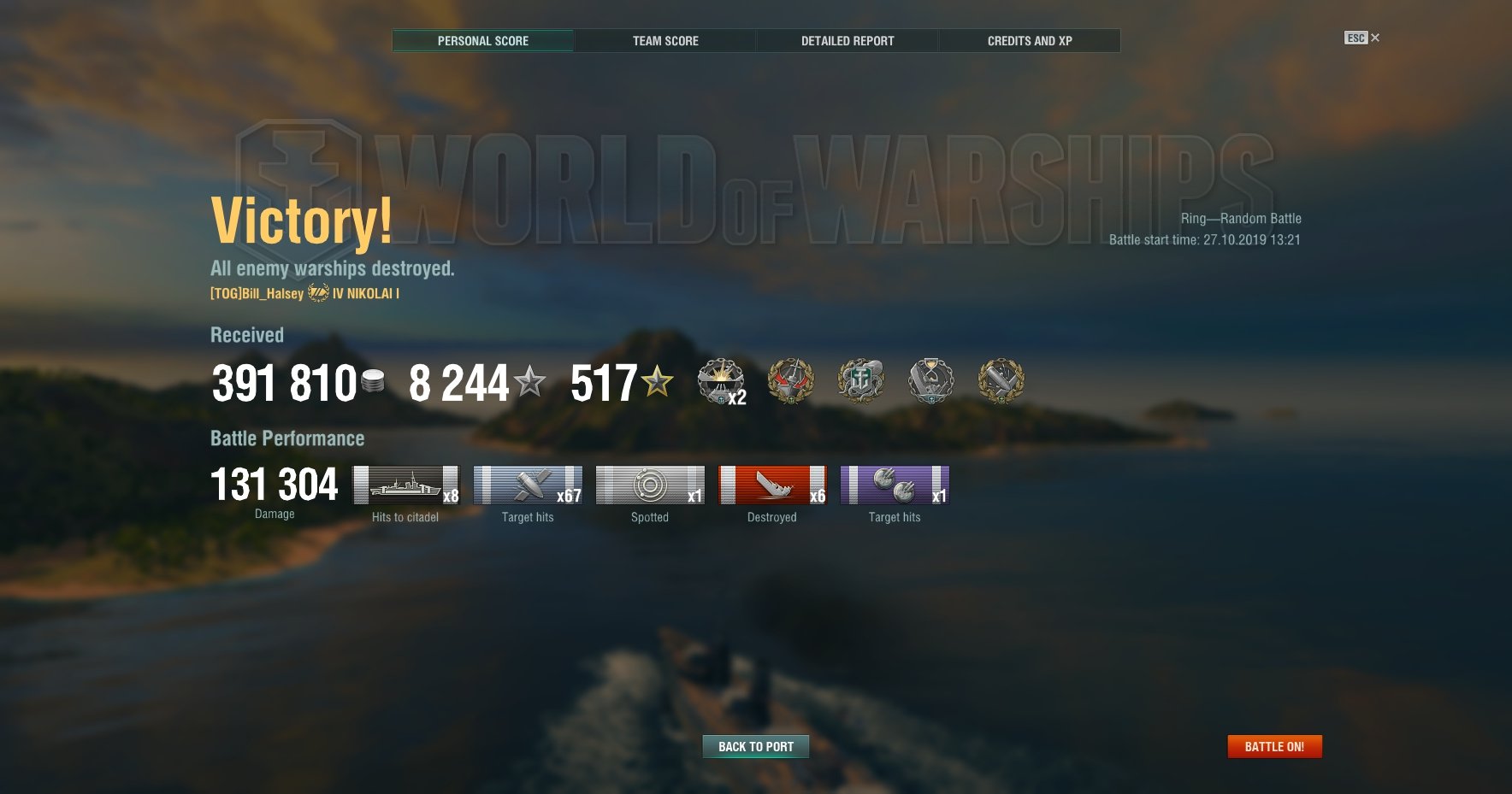Select the Hits to citadel ribbon
Viewport: 1512px width, 794px height.
406,485
